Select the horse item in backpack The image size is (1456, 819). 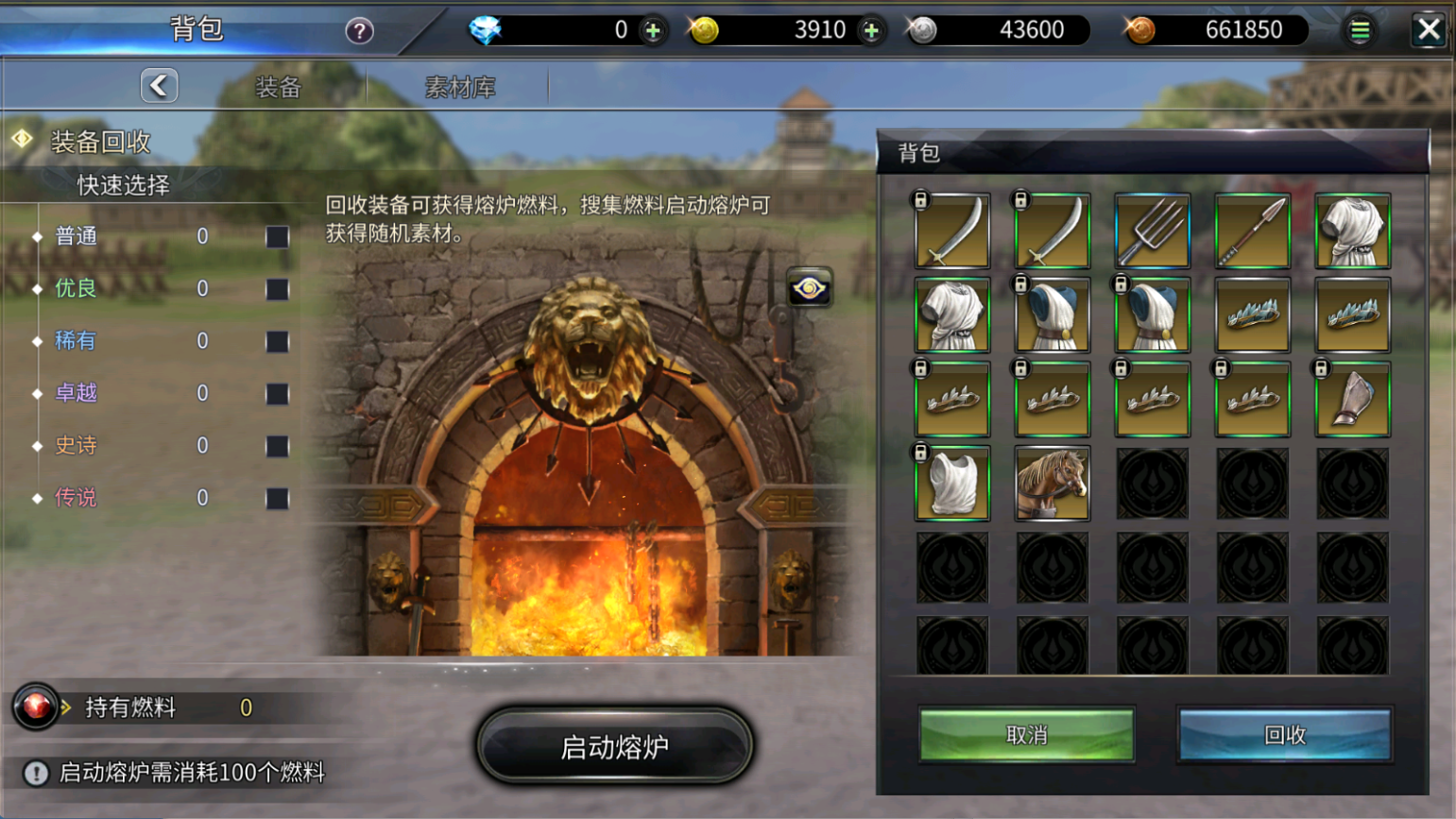[x=1052, y=484]
